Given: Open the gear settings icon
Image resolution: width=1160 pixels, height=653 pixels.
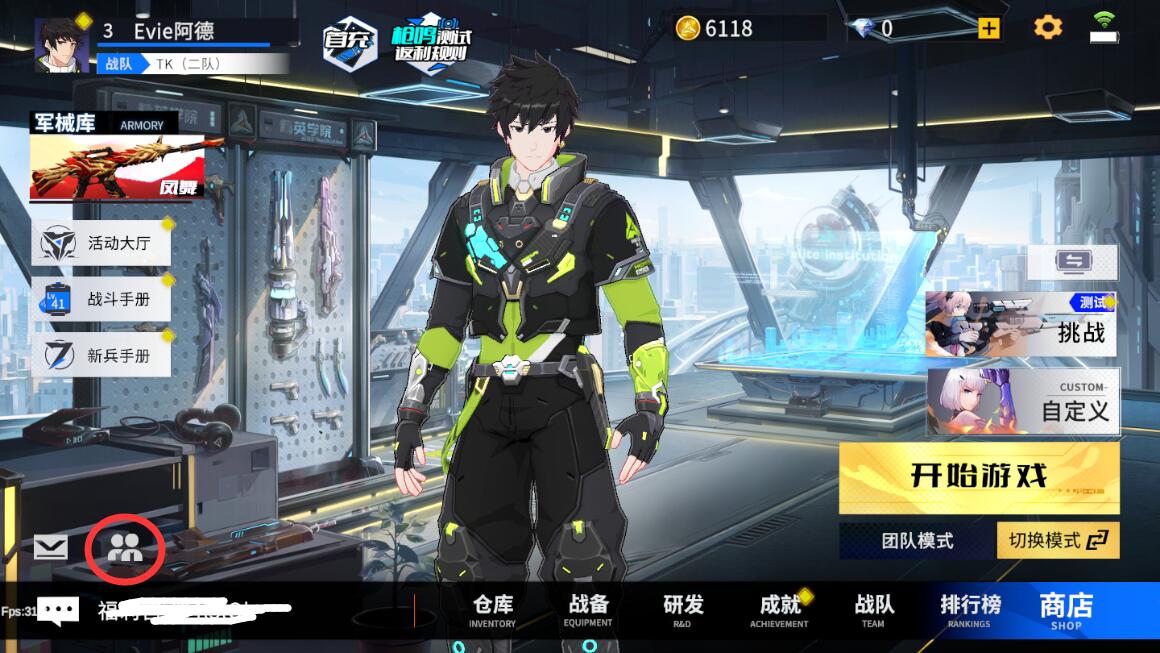Looking at the screenshot, I should 1047,28.
